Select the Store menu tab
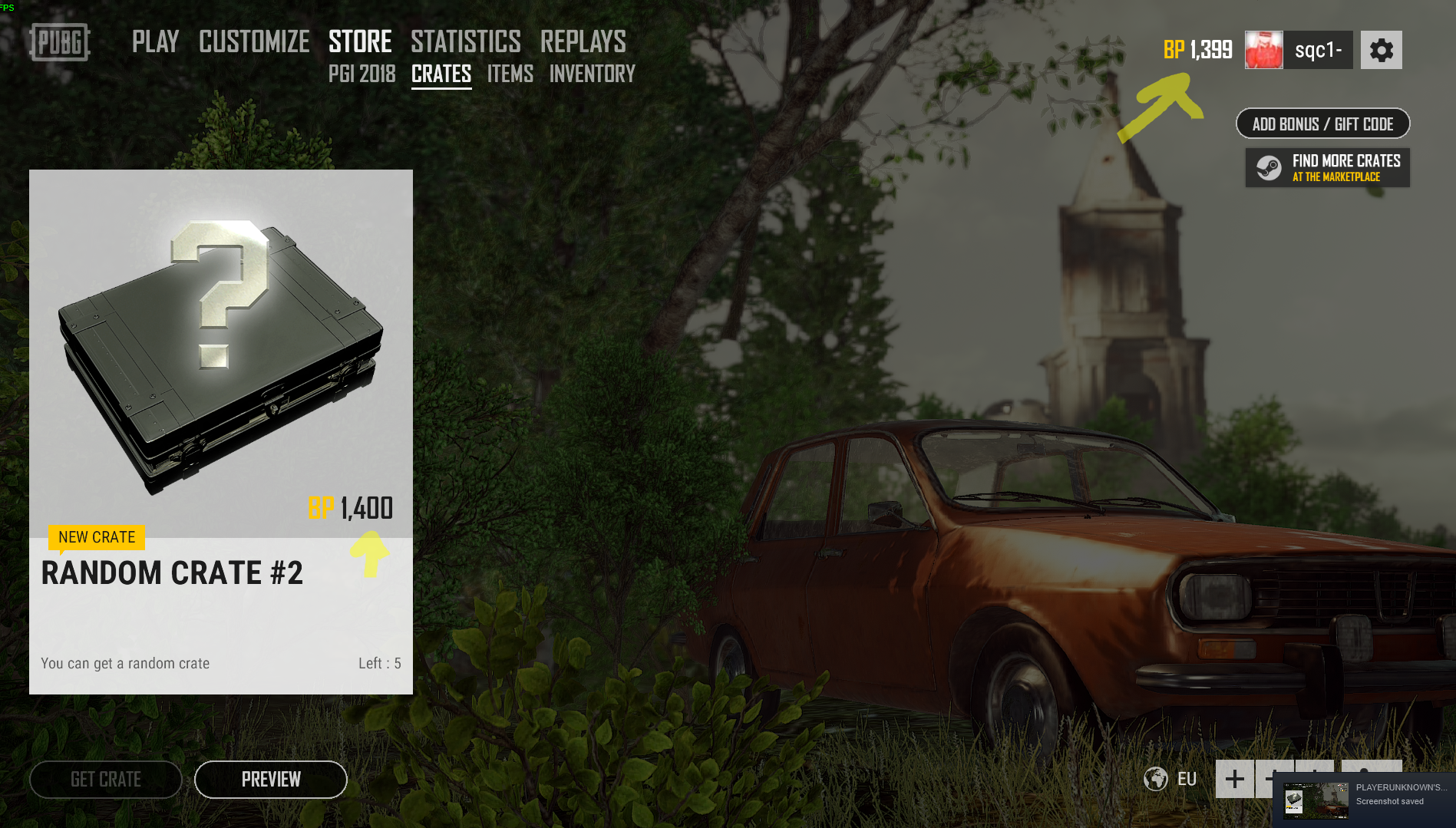The image size is (1456, 828). point(360,41)
